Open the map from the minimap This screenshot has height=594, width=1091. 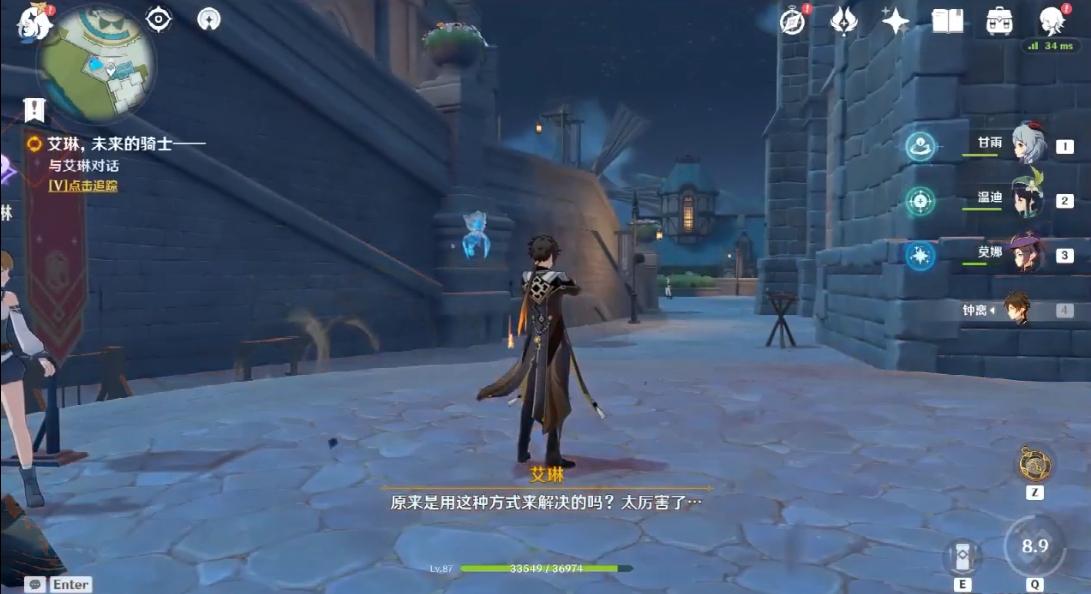pyautogui.click(x=95, y=65)
